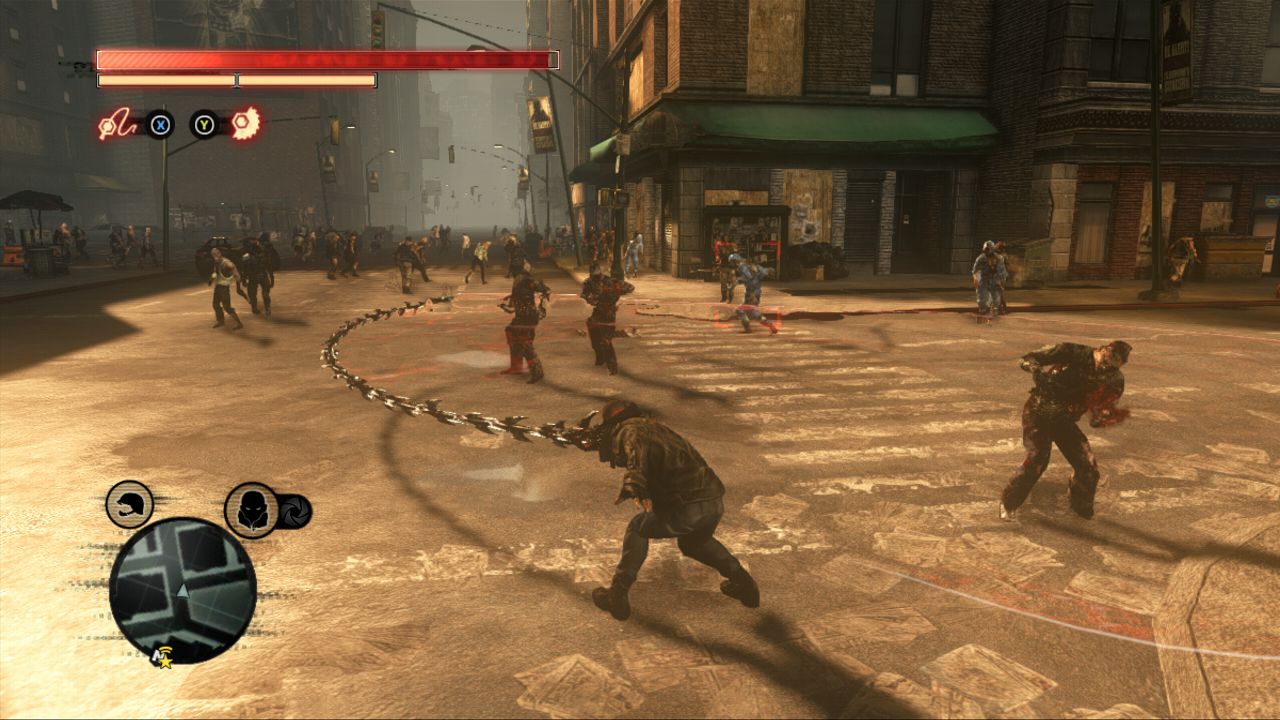Open the circular city minimap
Screen dimensions: 1280x720
pos(183,589)
